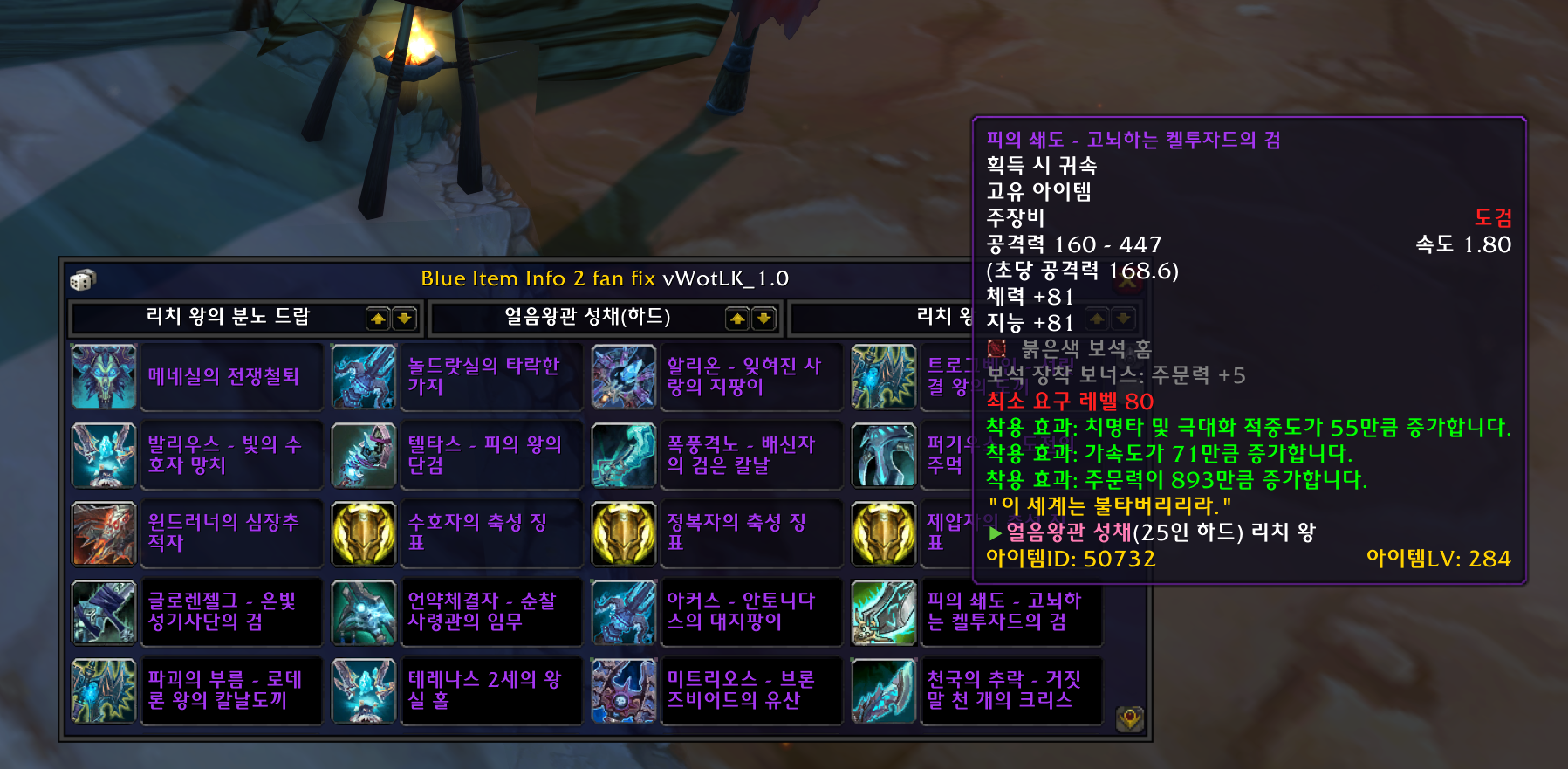Click the up arrow beside 리치 왕의 분노 드랍

[378, 319]
